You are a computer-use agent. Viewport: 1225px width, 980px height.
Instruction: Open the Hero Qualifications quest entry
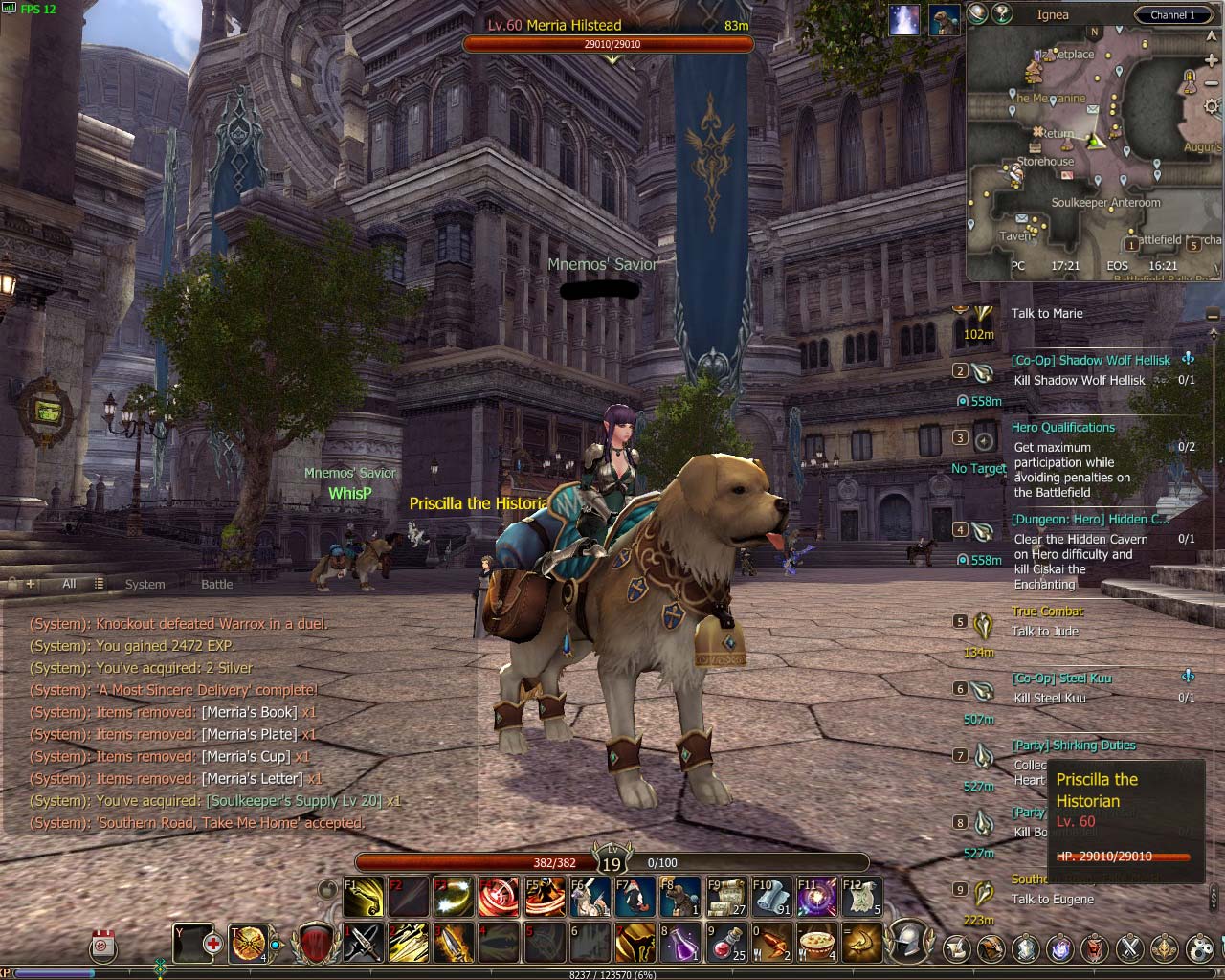(1062, 428)
